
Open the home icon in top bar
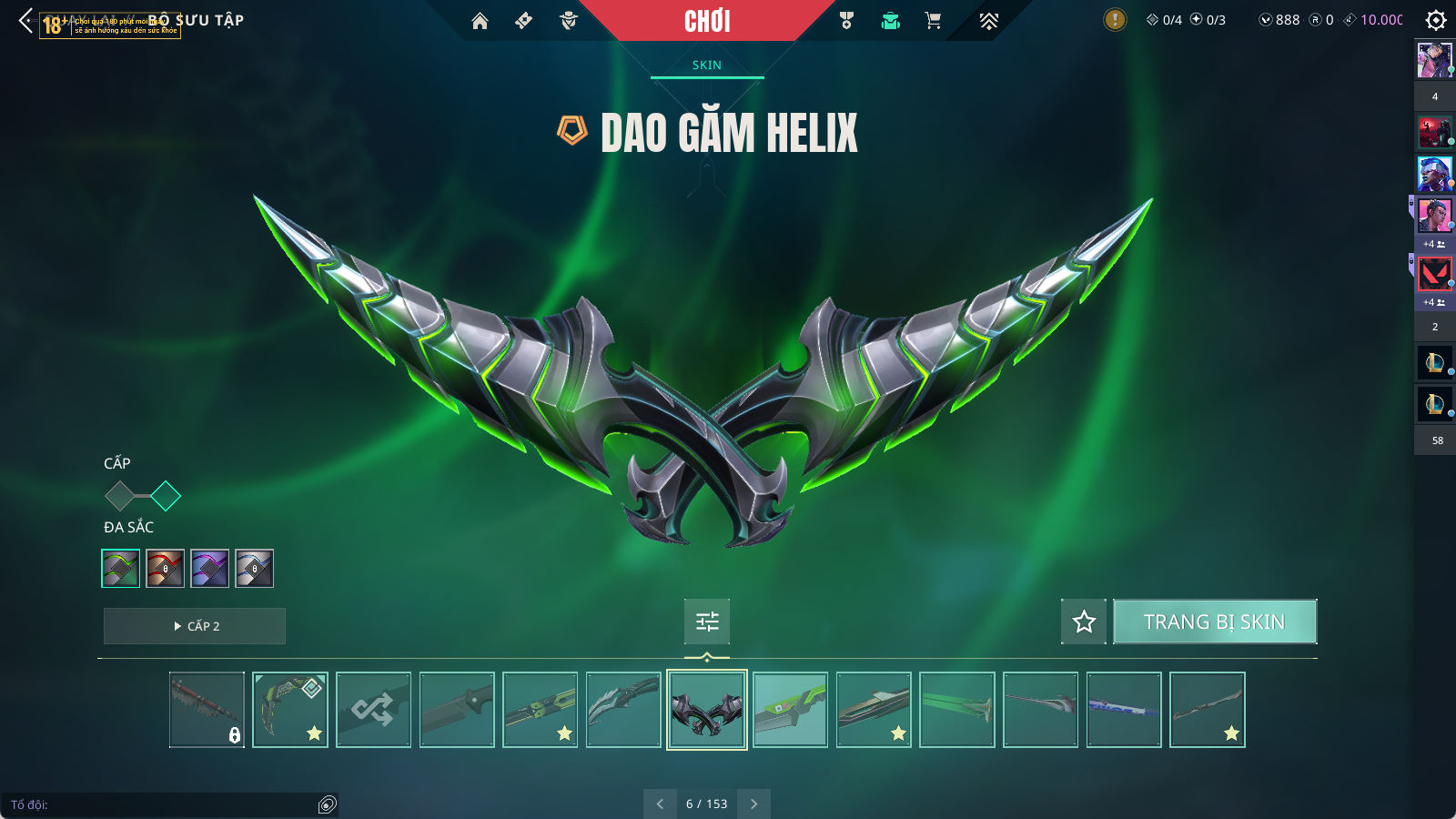coord(480,21)
